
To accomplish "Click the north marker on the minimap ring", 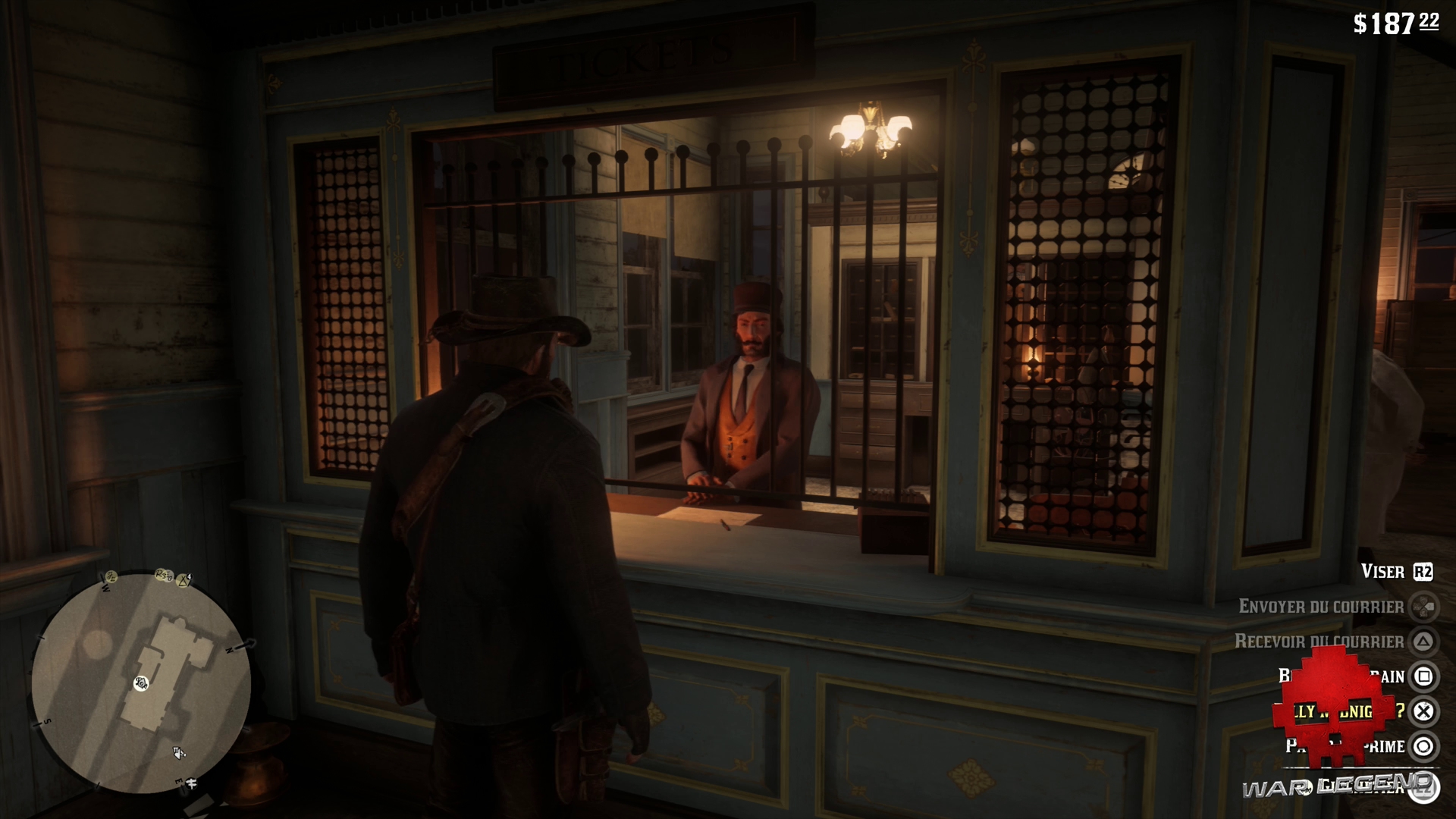I will click(231, 650).
